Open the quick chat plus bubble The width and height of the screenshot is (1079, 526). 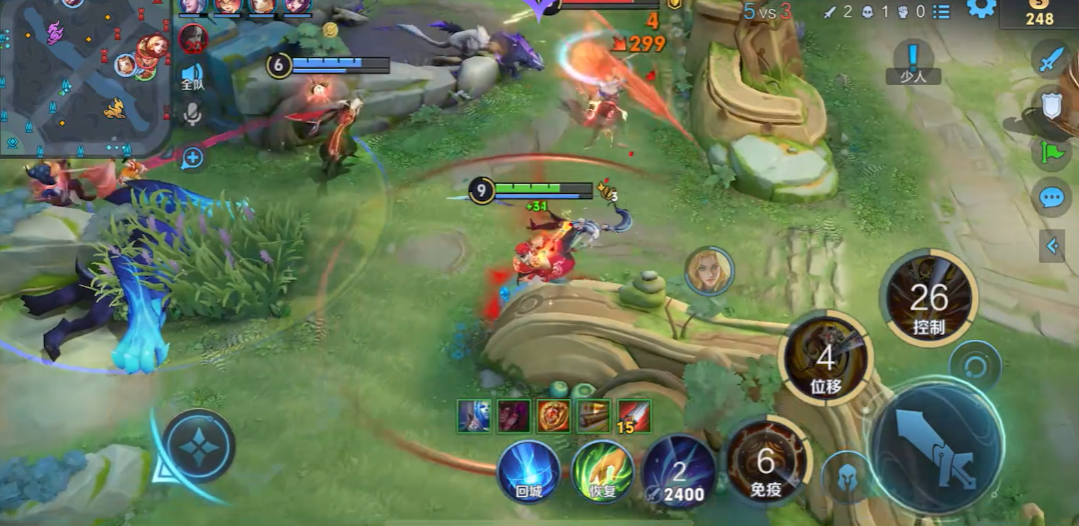[192, 158]
